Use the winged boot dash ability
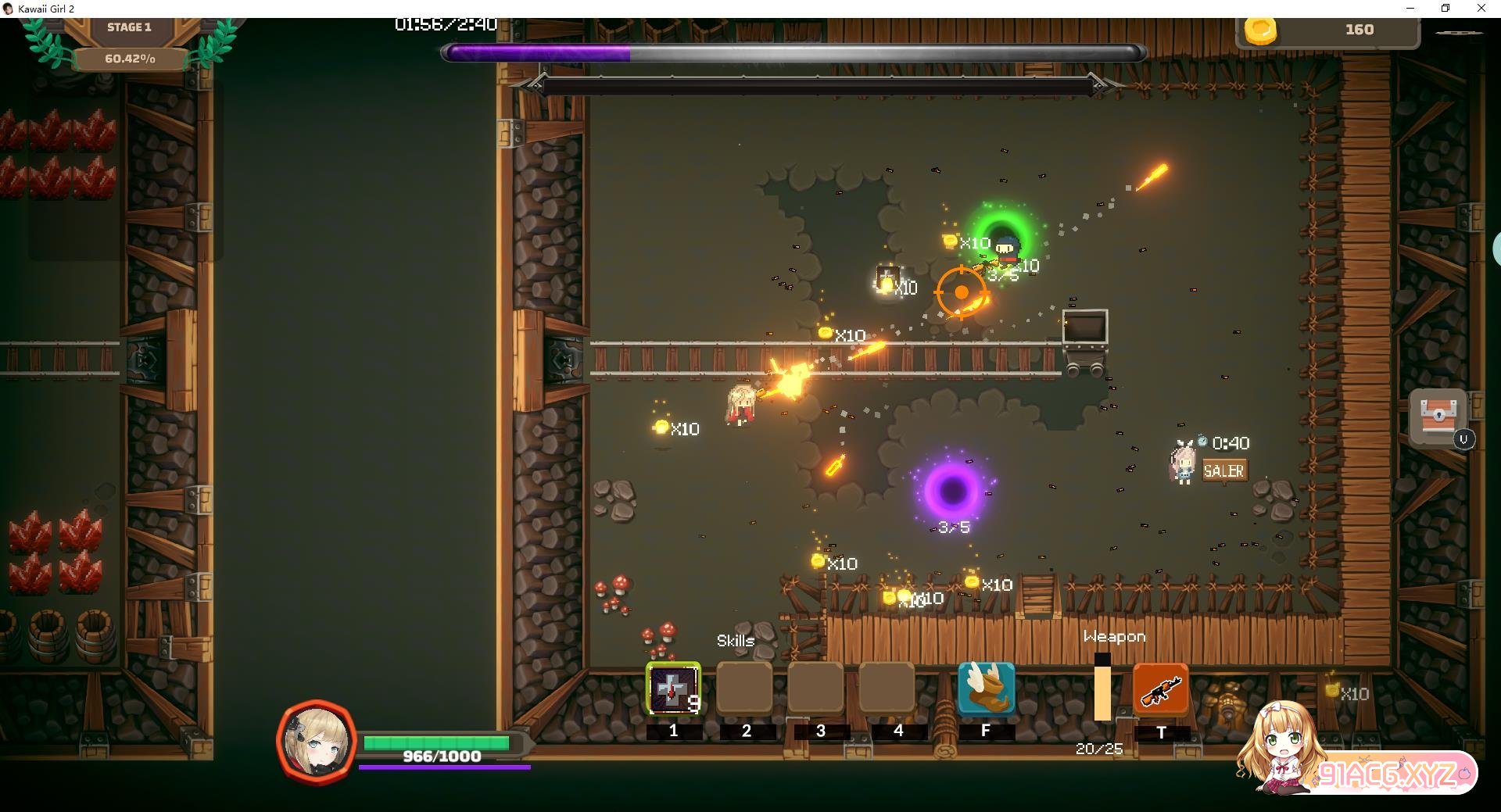Viewport: 1501px width, 812px height. coord(986,689)
